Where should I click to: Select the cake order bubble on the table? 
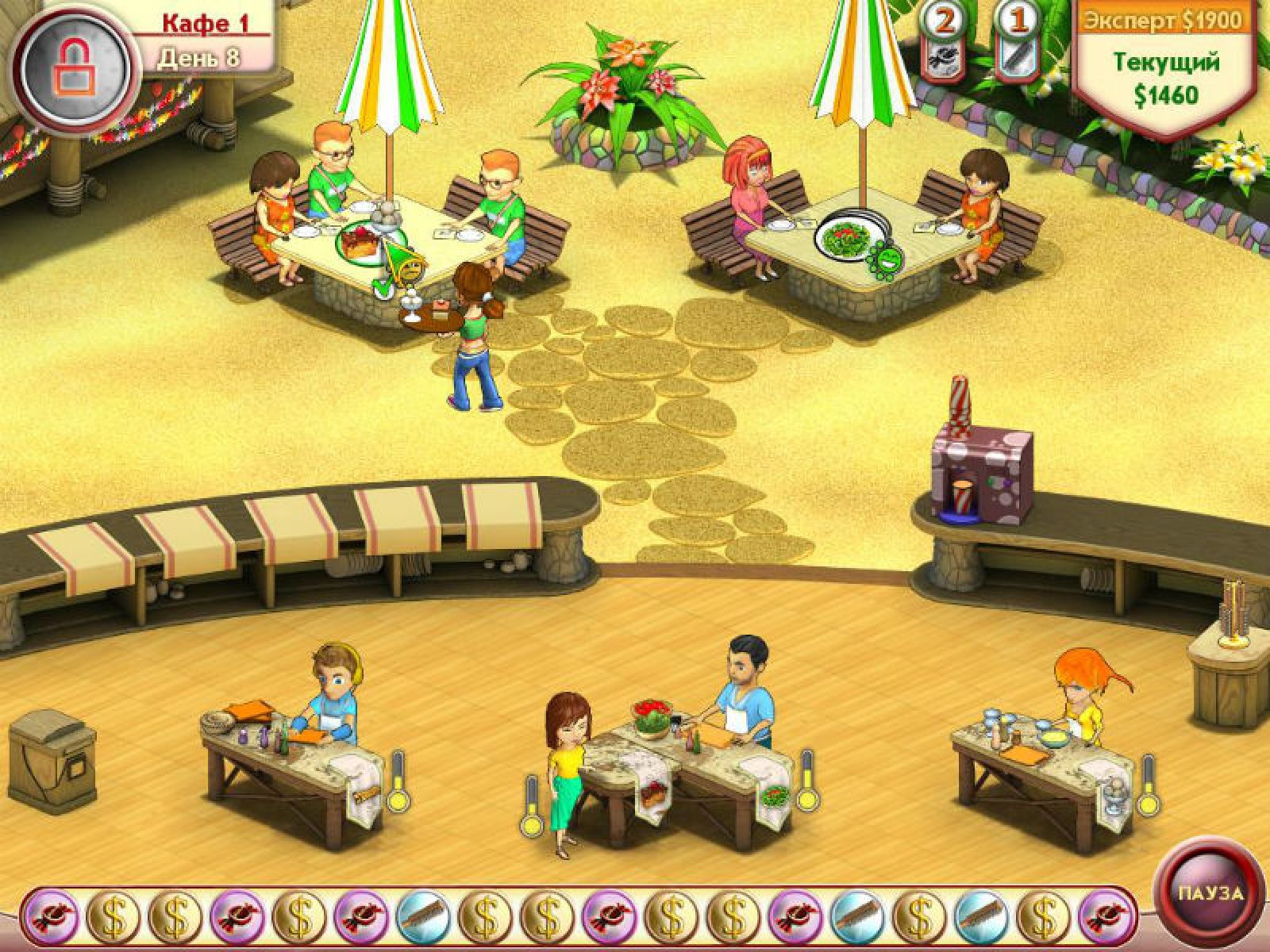point(363,239)
